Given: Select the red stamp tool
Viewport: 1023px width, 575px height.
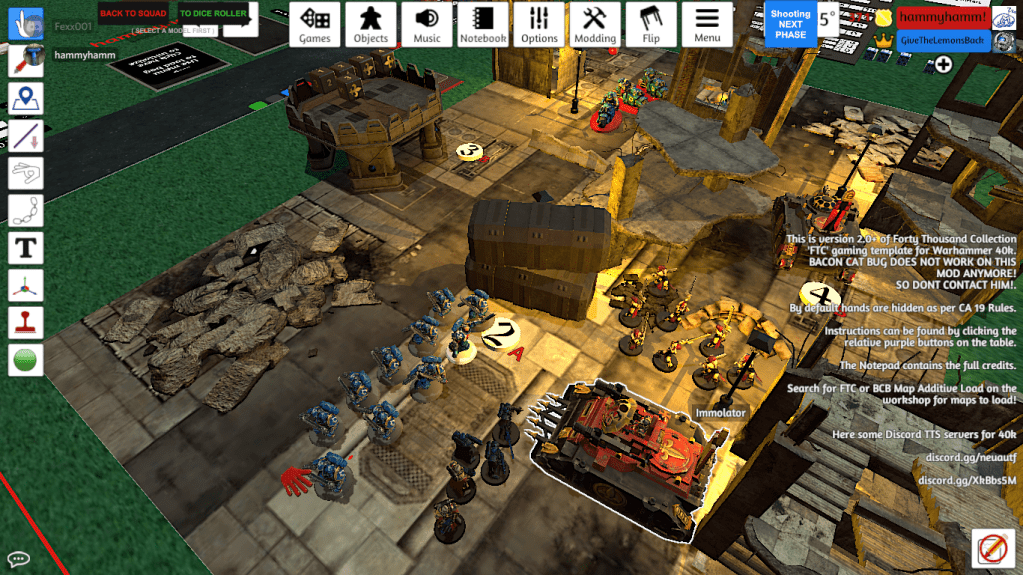Looking at the screenshot, I should [x=25, y=322].
